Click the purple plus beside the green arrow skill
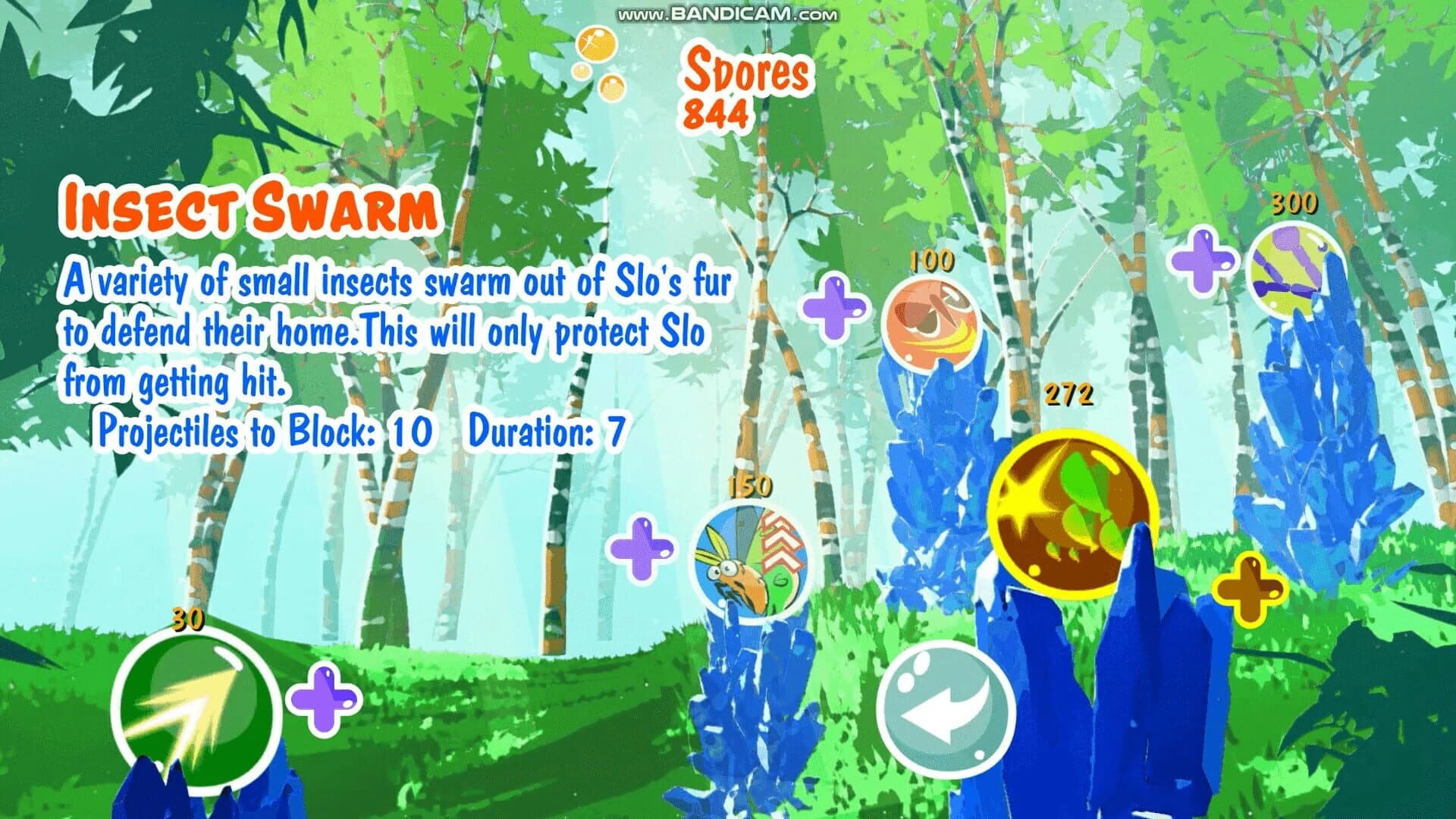 (x=322, y=701)
